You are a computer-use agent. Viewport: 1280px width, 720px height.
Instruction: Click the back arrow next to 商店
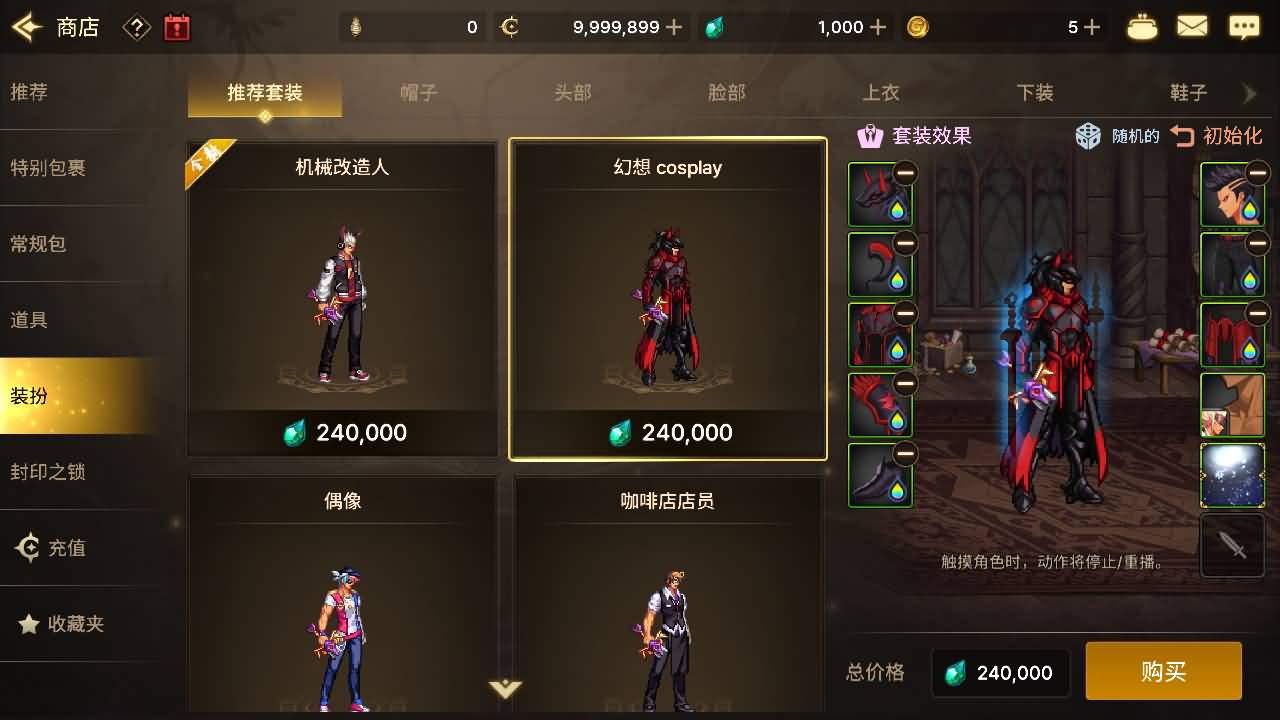(x=25, y=25)
